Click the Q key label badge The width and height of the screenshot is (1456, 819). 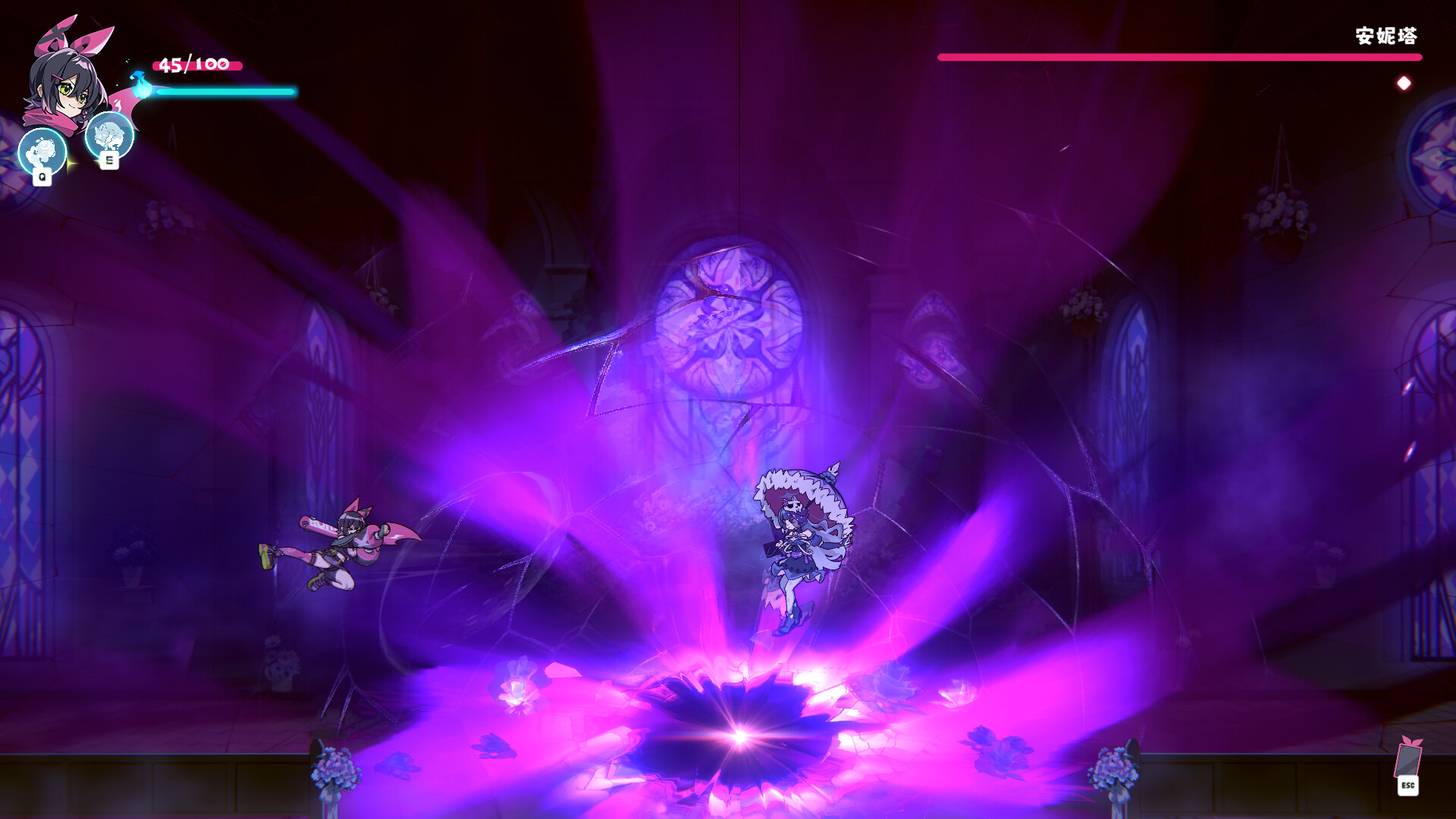coord(42,178)
